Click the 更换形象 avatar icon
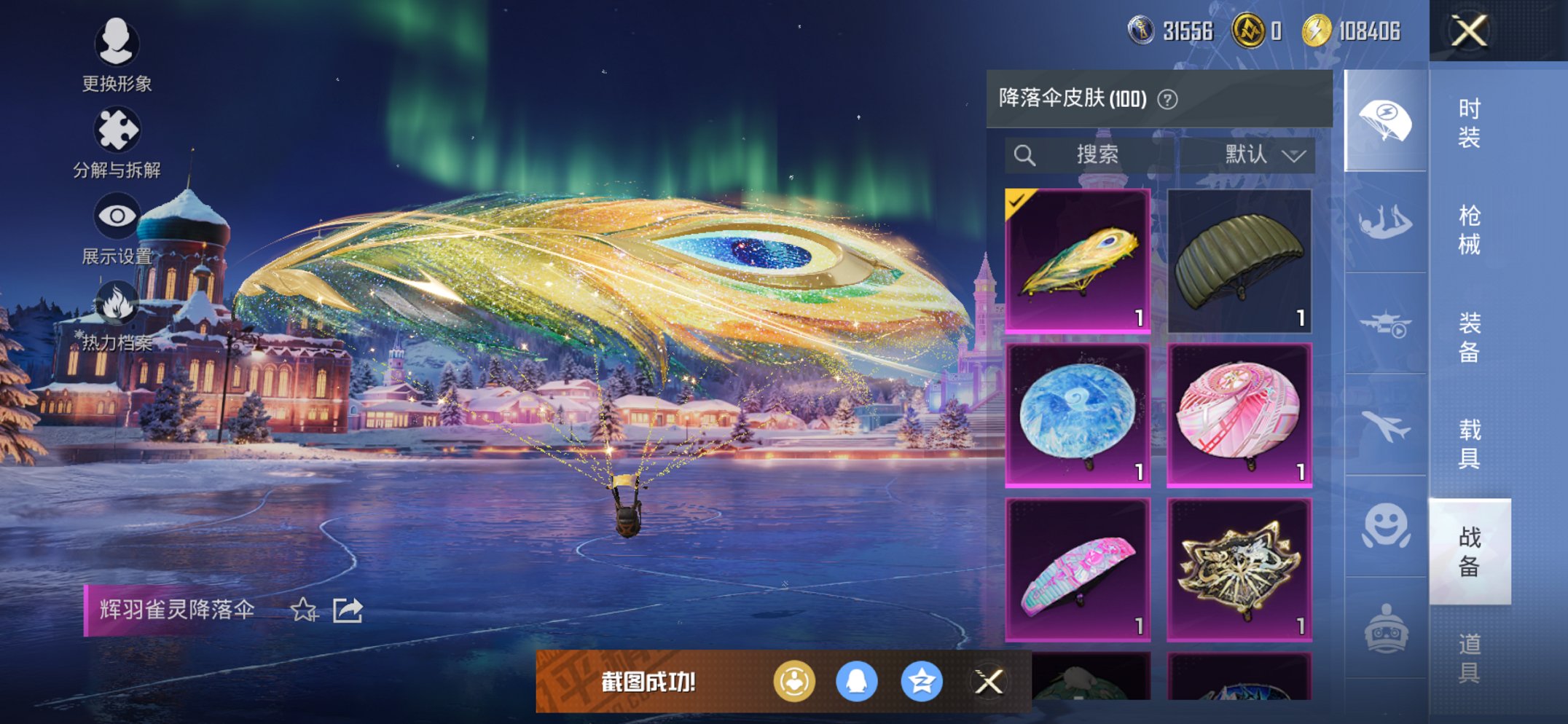 pos(117,44)
